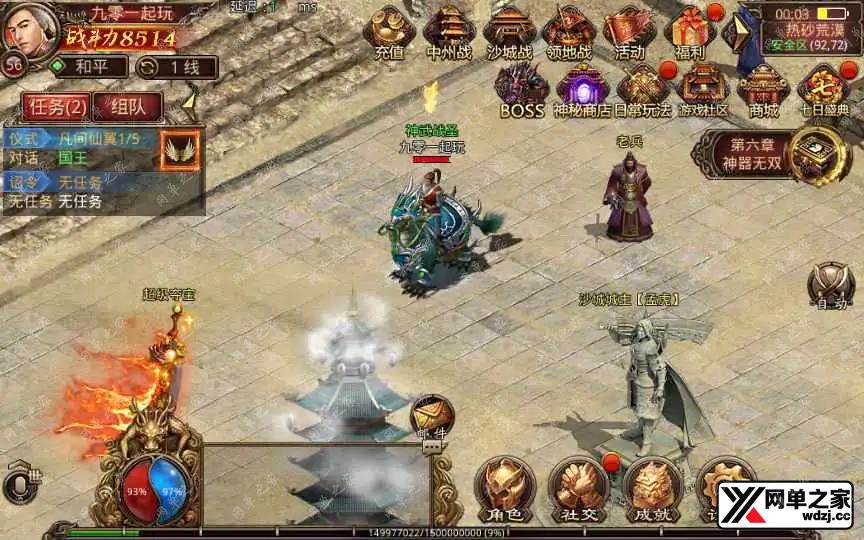The image size is (864, 540).
Task: Open 日常玩法 daily activities
Action: pyautogui.click(x=642, y=88)
